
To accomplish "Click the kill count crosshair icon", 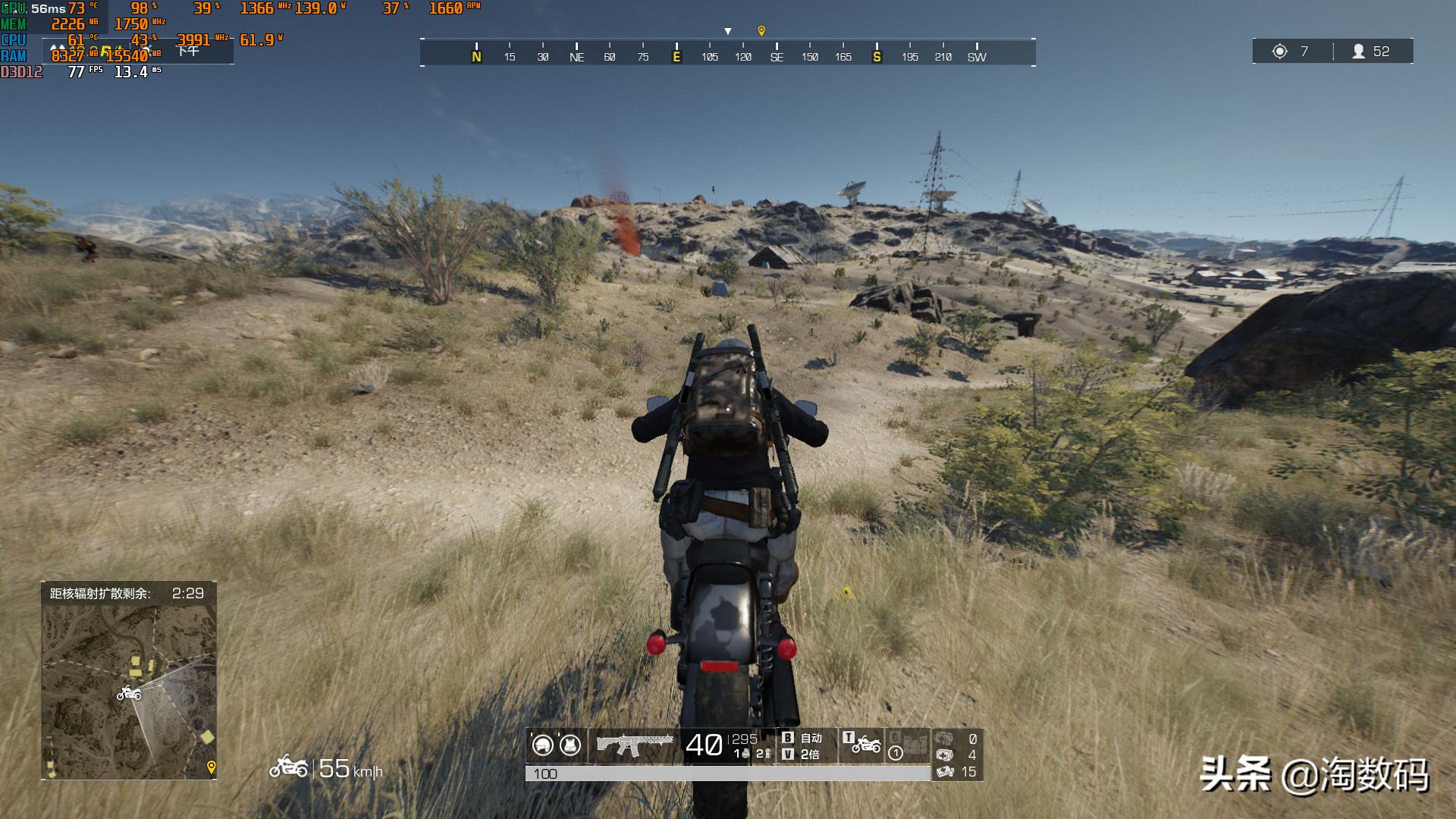I will (1280, 51).
